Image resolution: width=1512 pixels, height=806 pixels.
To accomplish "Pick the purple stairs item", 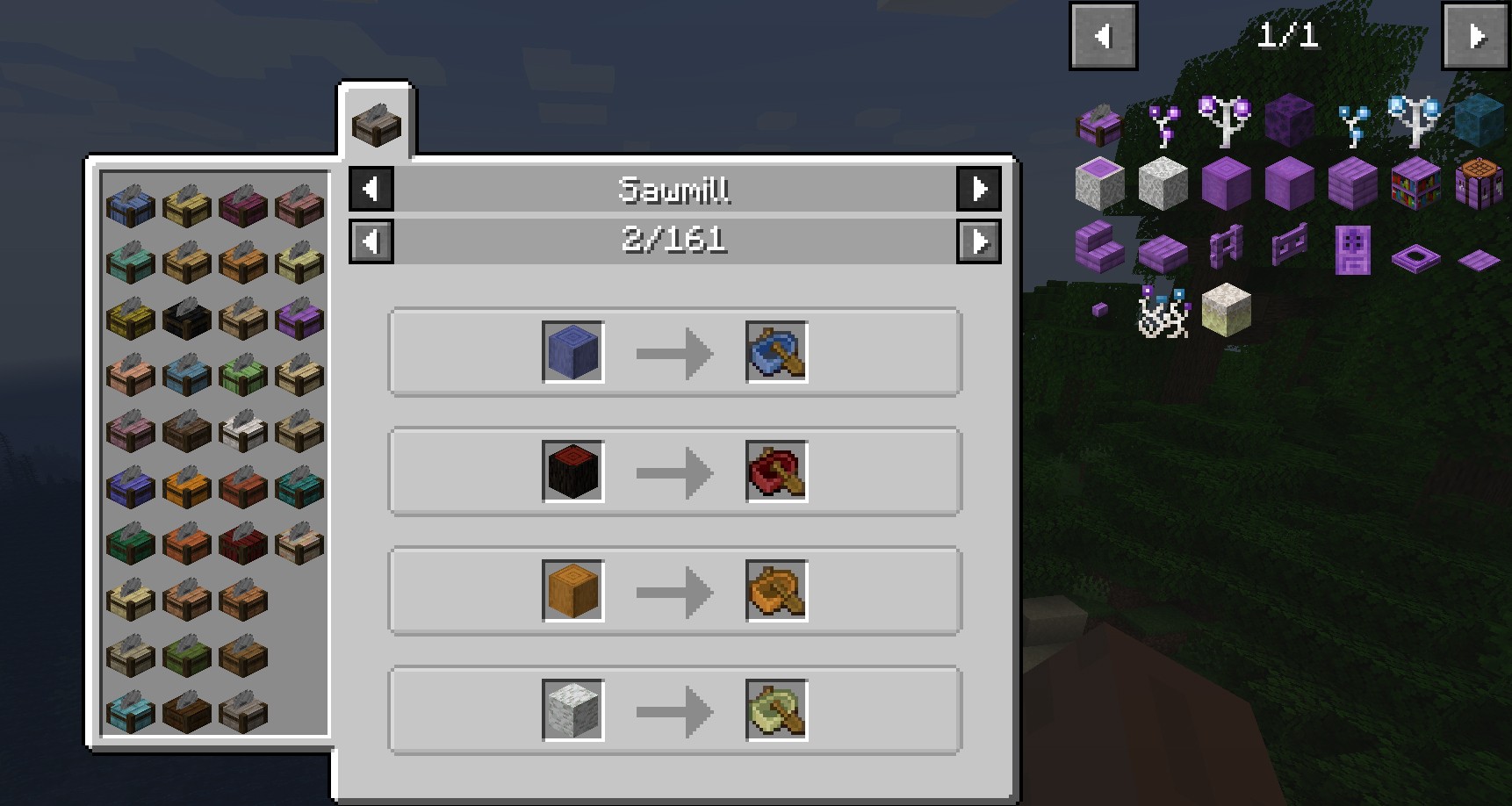I will pos(1099,247).
